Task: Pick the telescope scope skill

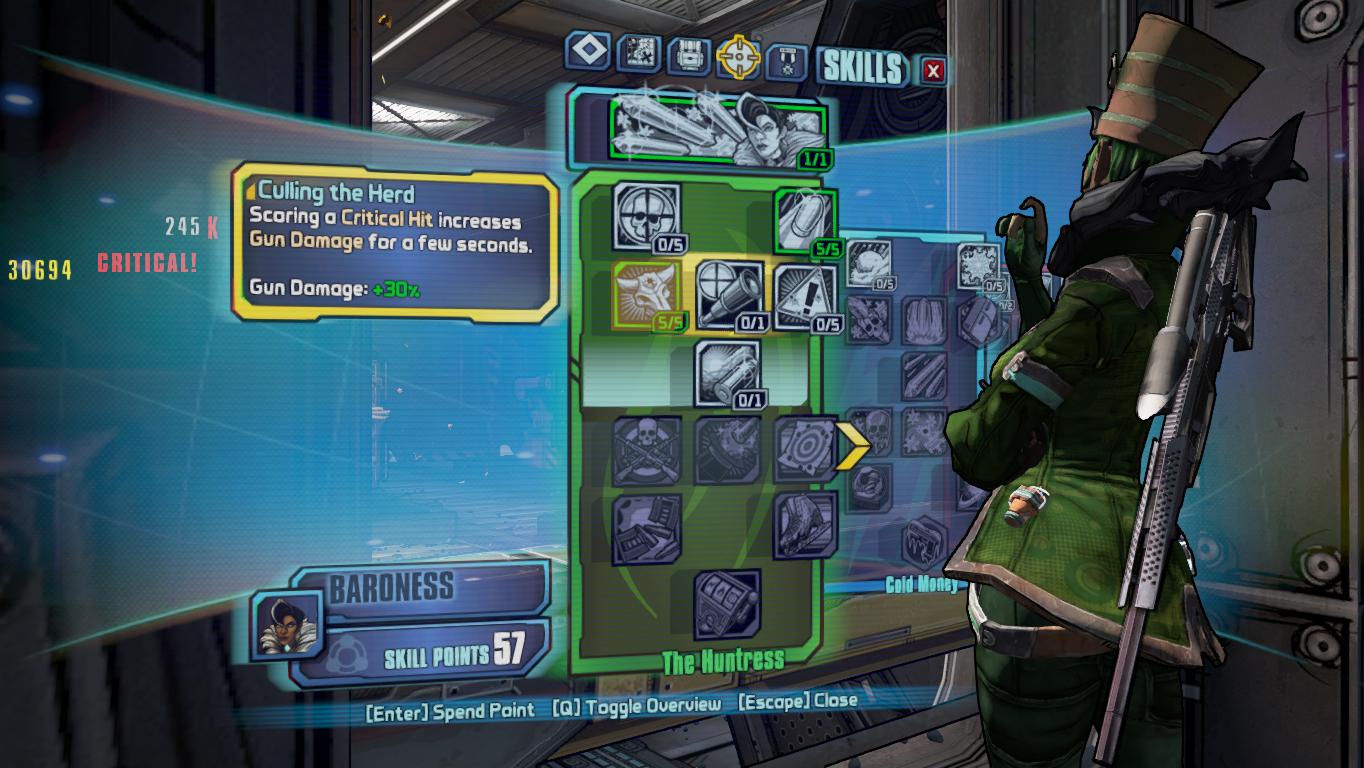Action: coord(727,295)
